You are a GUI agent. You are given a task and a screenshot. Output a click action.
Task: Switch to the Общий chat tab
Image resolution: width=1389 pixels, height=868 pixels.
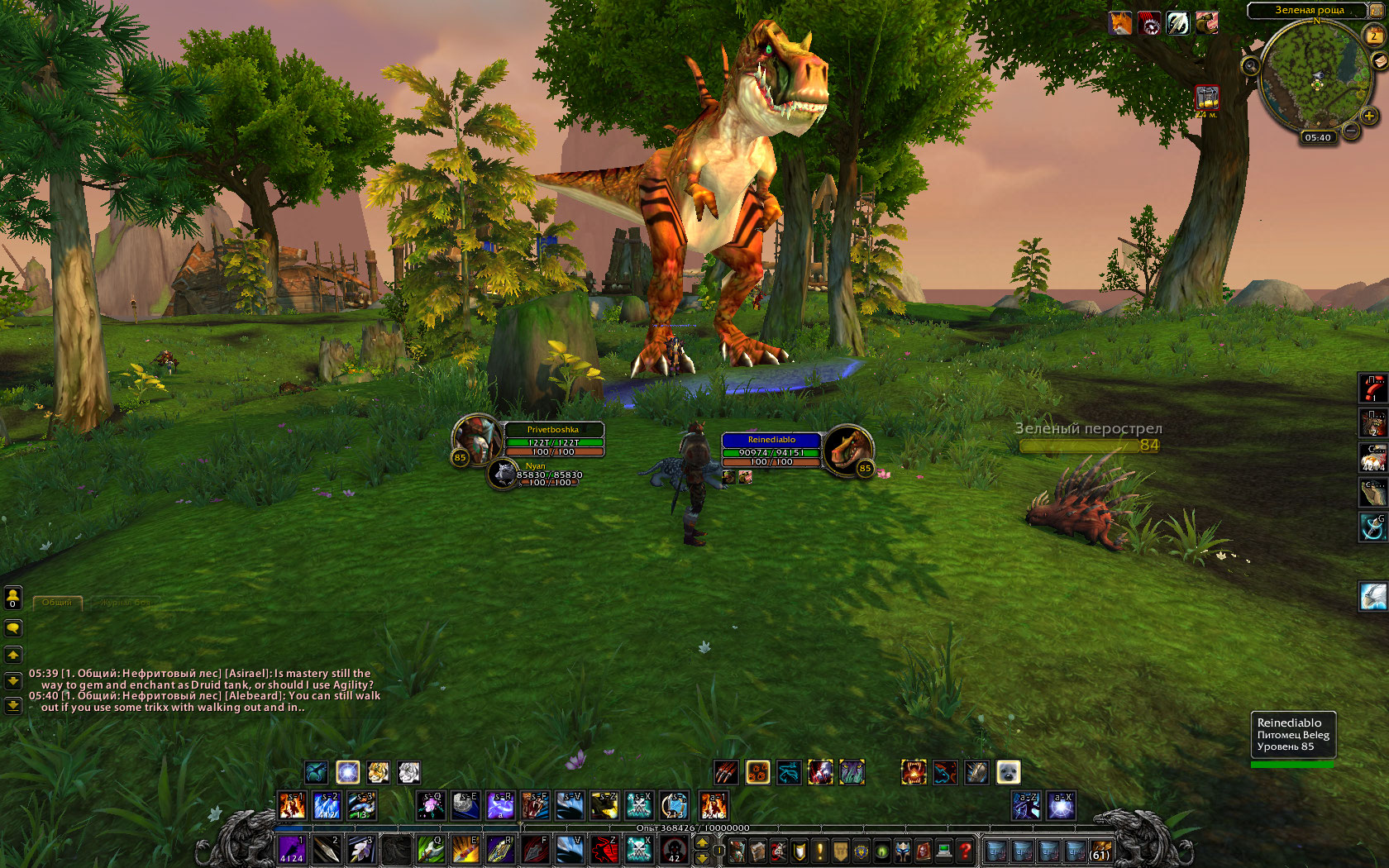pyautogui.click(x=57, y=603)
